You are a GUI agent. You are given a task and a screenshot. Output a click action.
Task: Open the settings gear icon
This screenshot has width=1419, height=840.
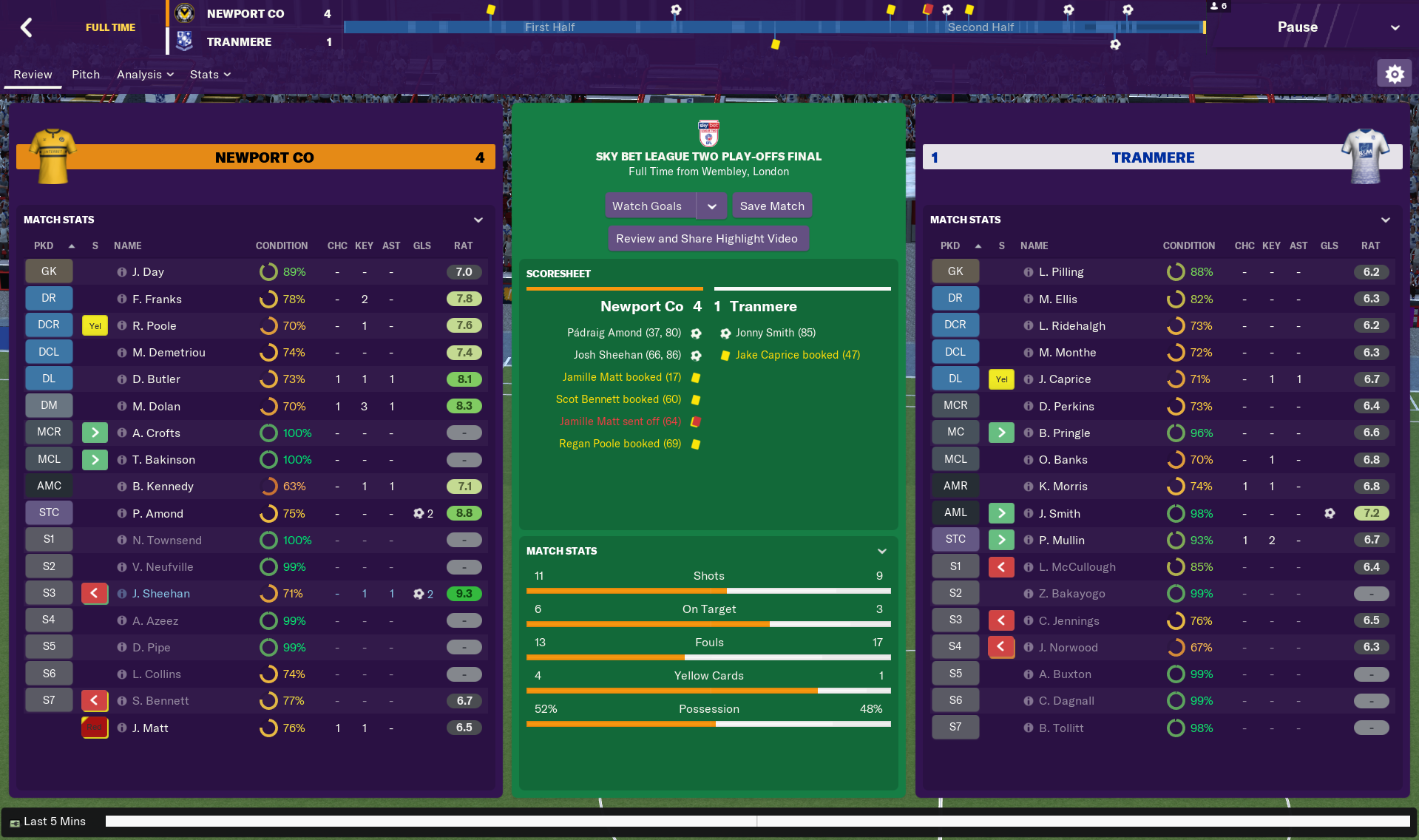tap(1394, 74)
